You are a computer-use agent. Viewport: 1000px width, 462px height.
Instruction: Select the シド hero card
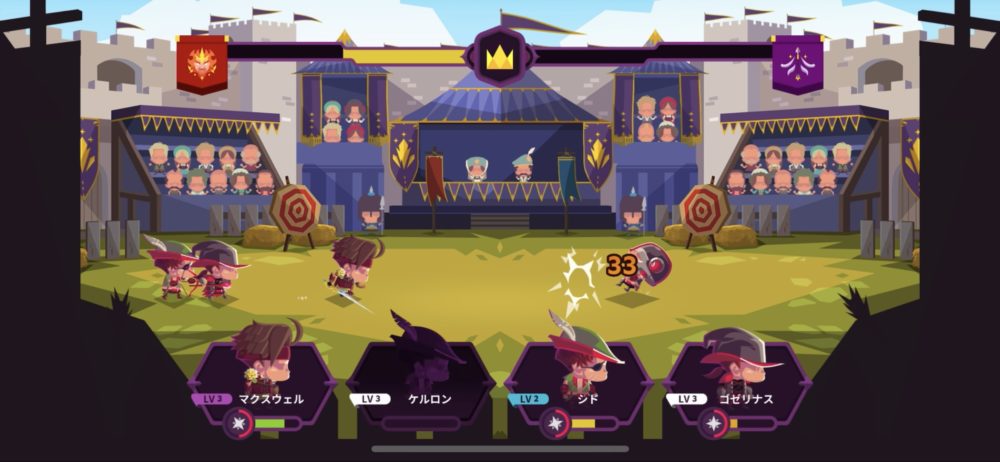[x=579, y=372]
